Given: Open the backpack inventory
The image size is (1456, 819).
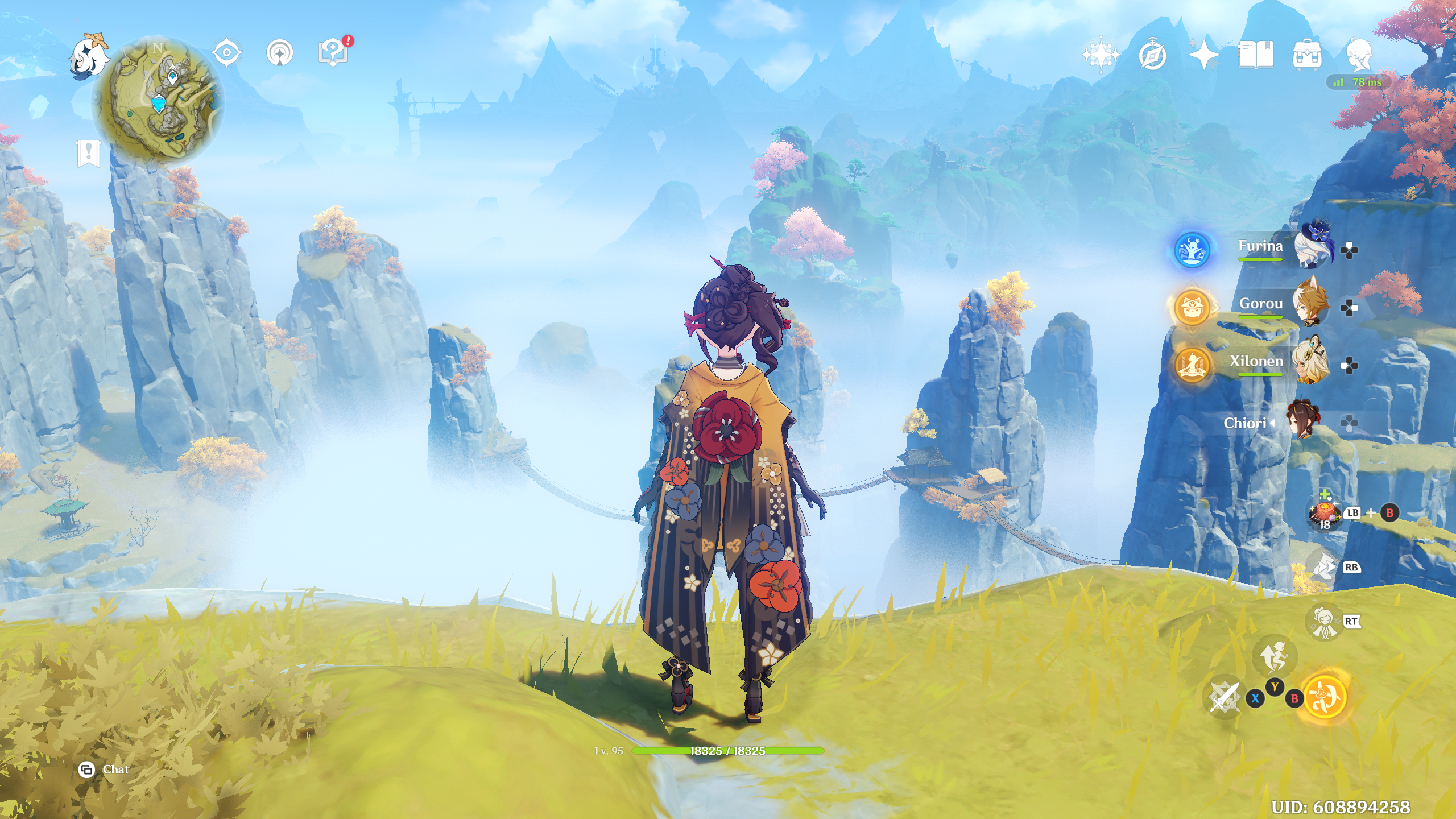Looking at the screenshot, I should [x=1306, y=55].
